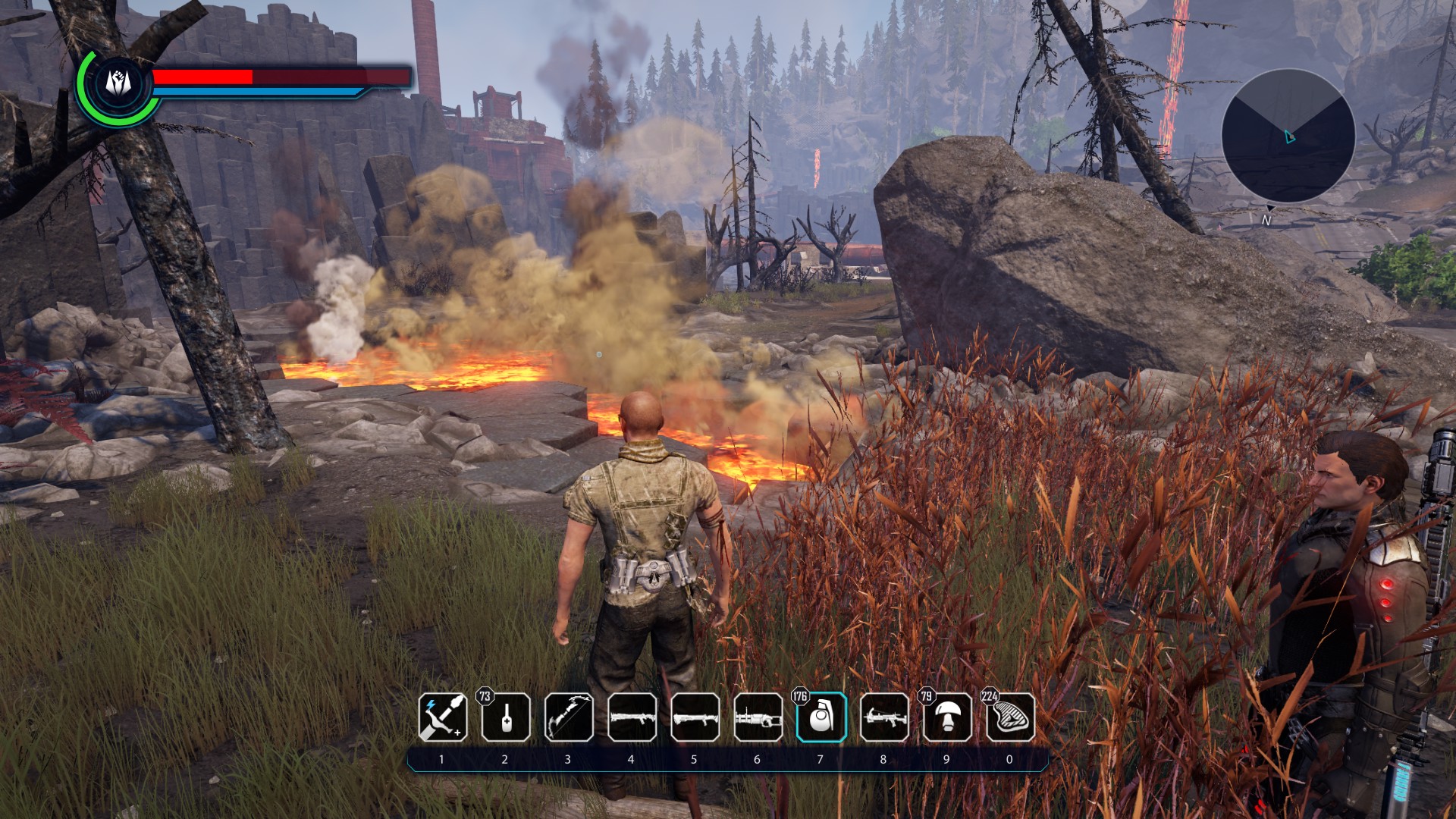Equip the heavy cannon in slot 6
The height and width of the screenshot is (819, 1456).
tap(758, 717)
